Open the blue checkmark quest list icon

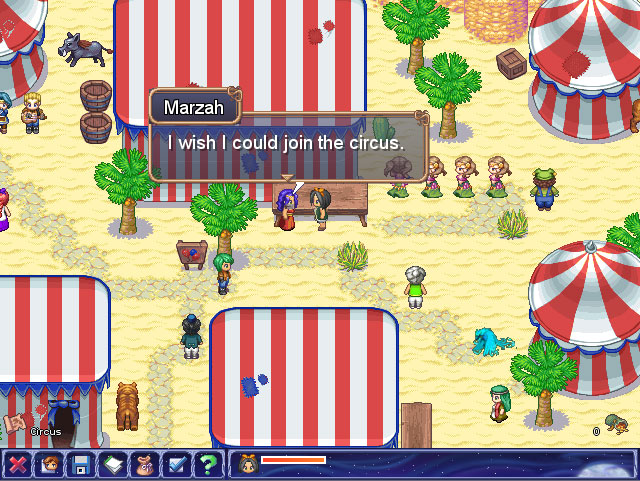(x=177, y=464)
